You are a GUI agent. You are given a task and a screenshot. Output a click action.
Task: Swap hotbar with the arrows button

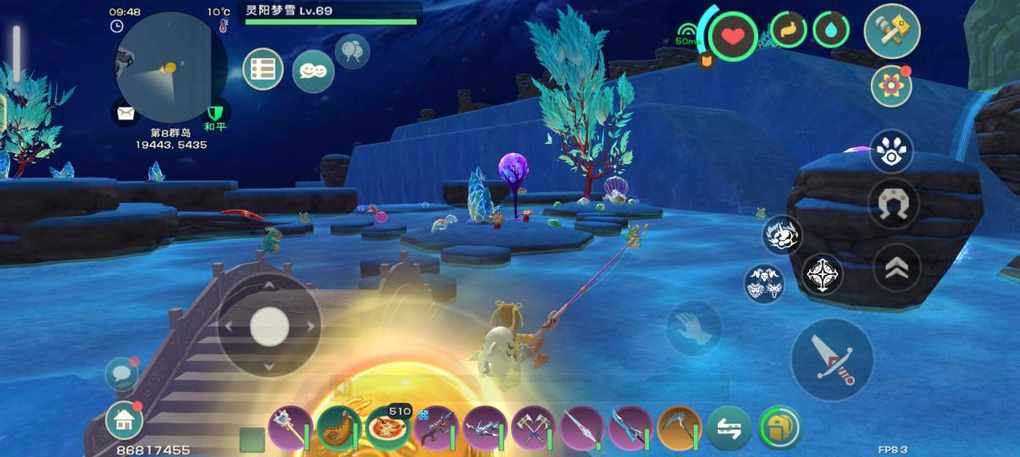pos(729,428)
